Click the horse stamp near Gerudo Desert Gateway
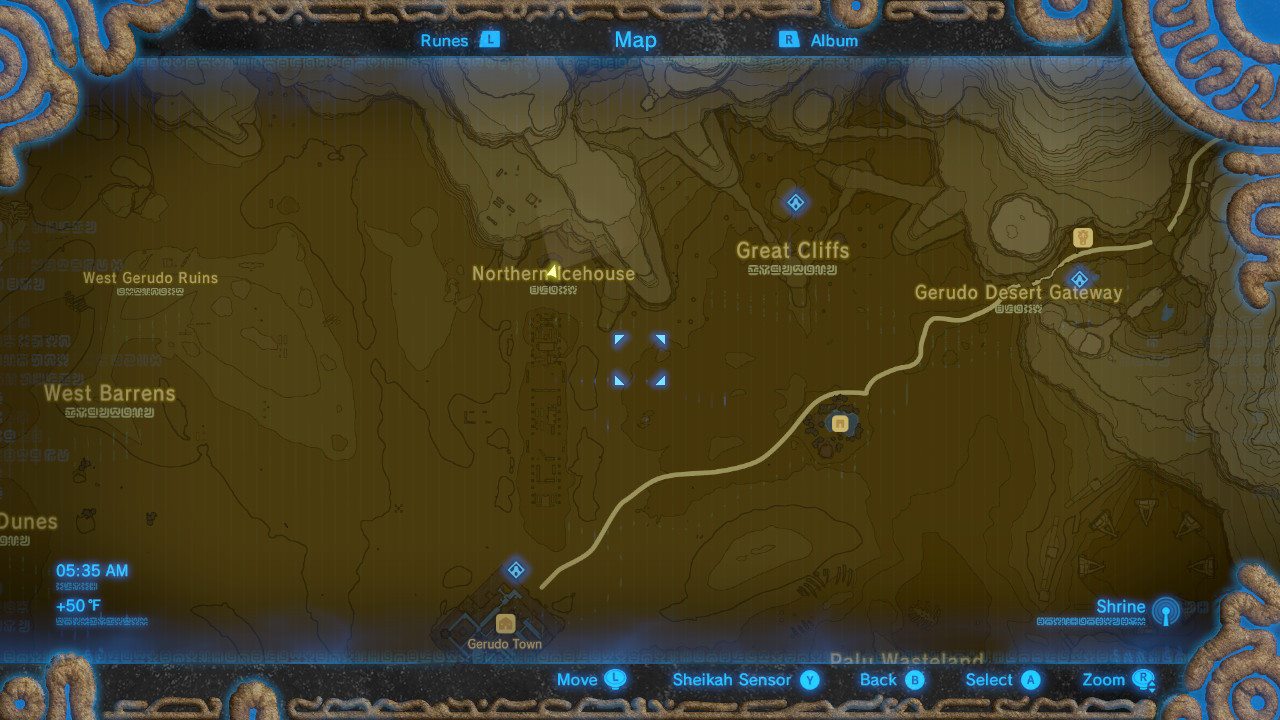The width and height of the screenshot is (1280, 720). tap(1083, 237)
